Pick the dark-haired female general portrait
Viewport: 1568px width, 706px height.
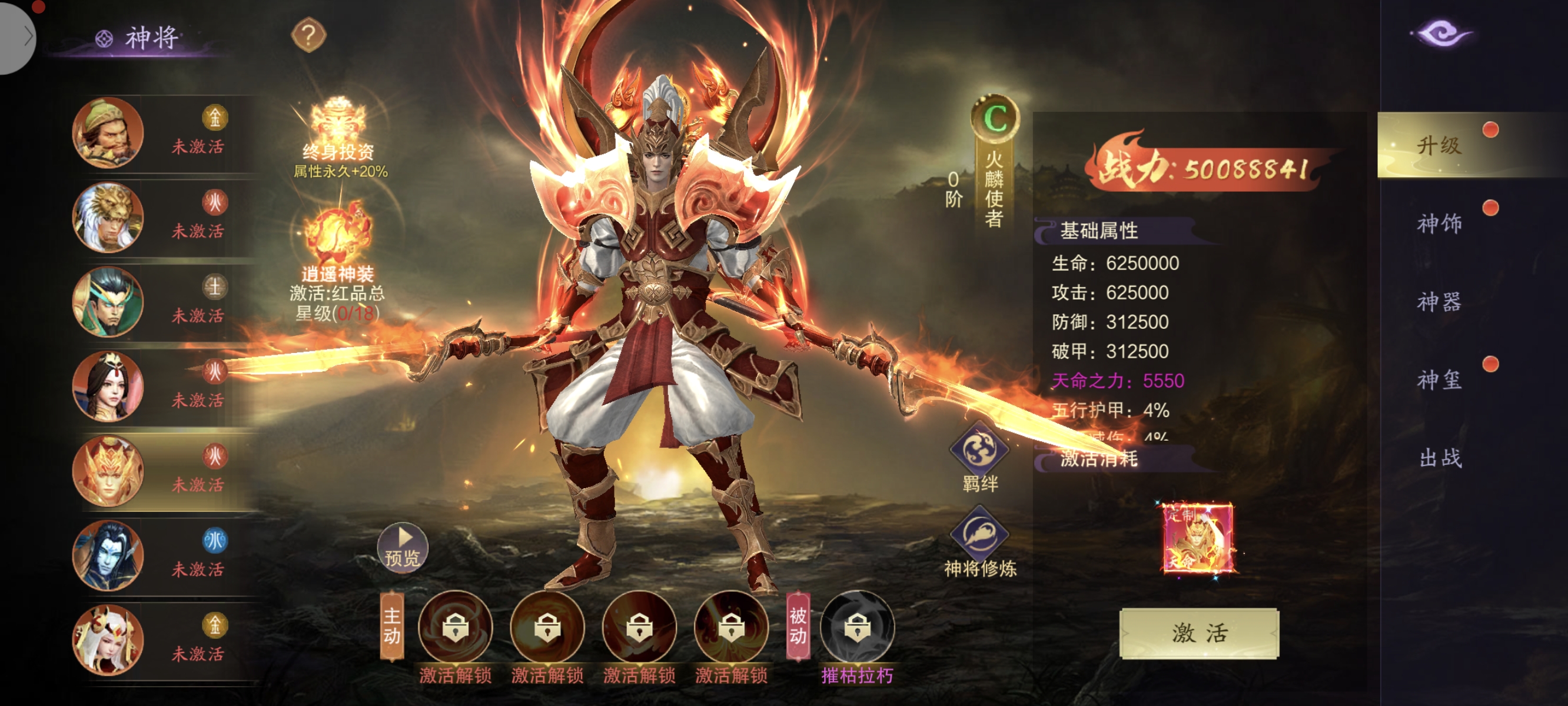click(108, 386)
